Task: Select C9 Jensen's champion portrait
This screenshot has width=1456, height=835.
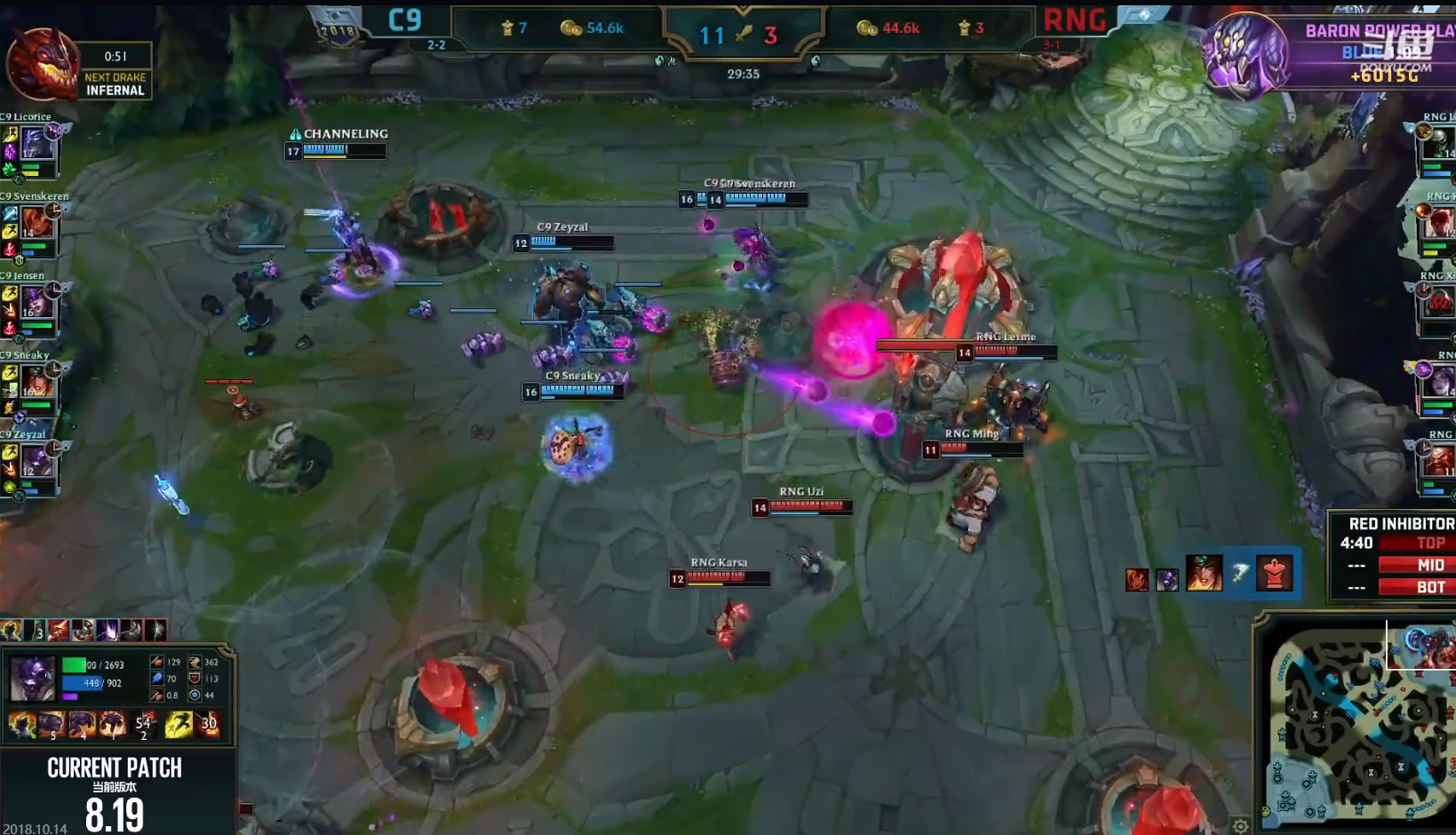Action: [36, 302]
